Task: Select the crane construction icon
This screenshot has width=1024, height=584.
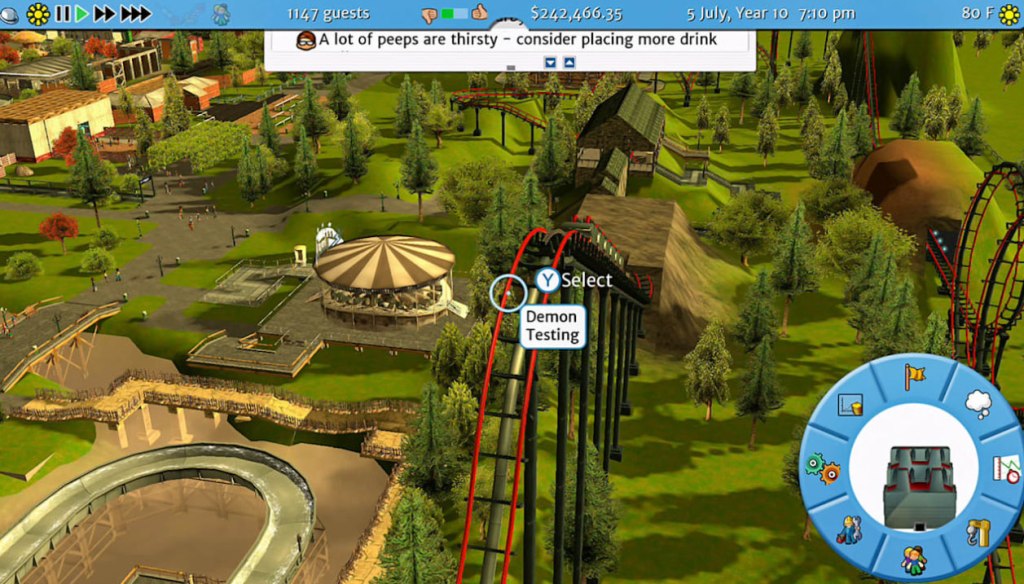Action: 979,532
